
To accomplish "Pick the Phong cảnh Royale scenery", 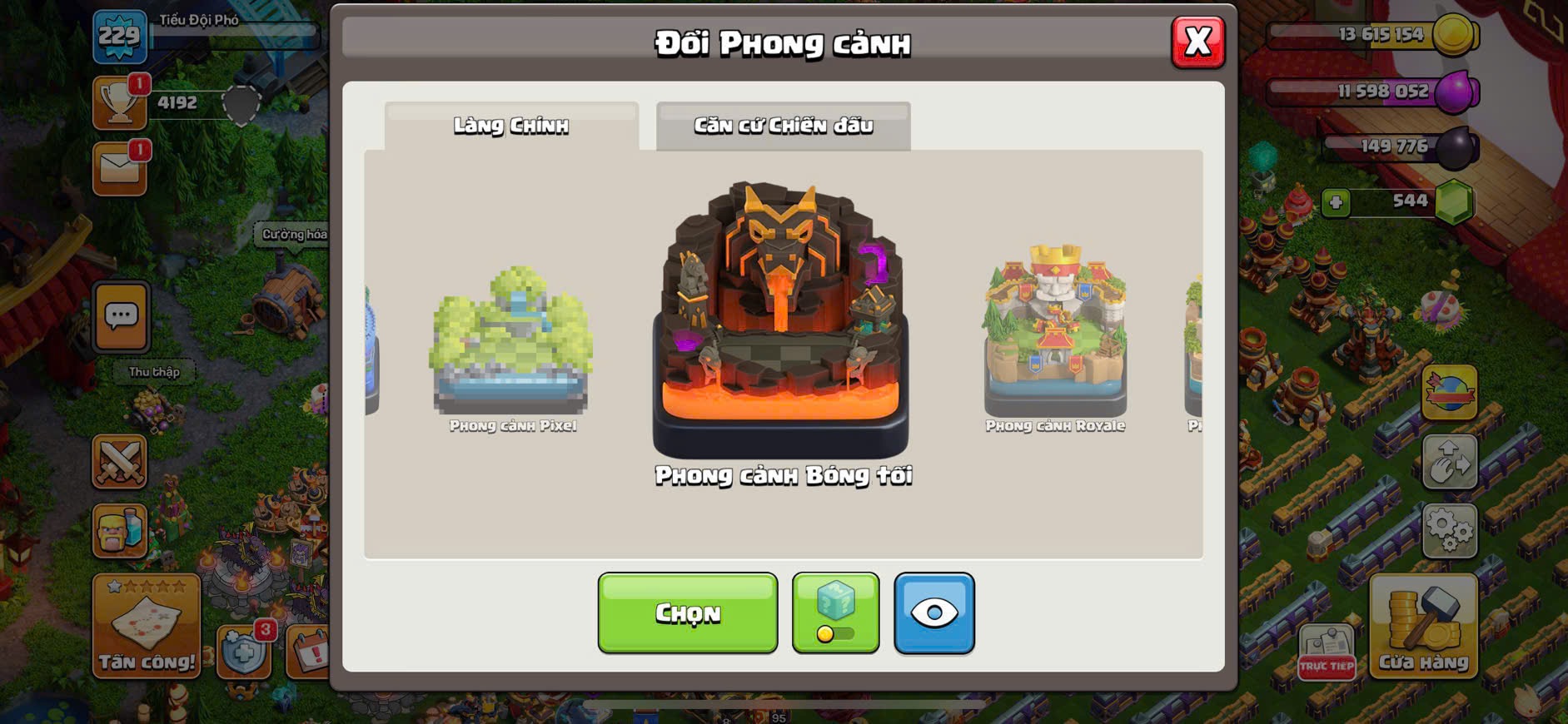I will pos(1055,333).
